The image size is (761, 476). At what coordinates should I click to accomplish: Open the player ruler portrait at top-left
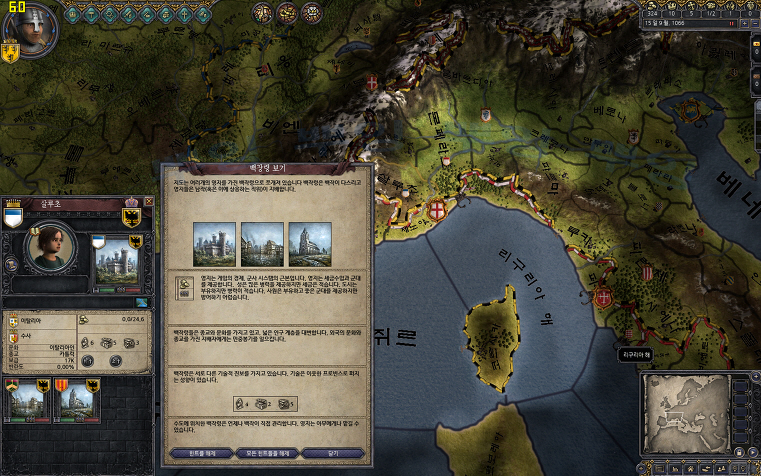(27, 28)
